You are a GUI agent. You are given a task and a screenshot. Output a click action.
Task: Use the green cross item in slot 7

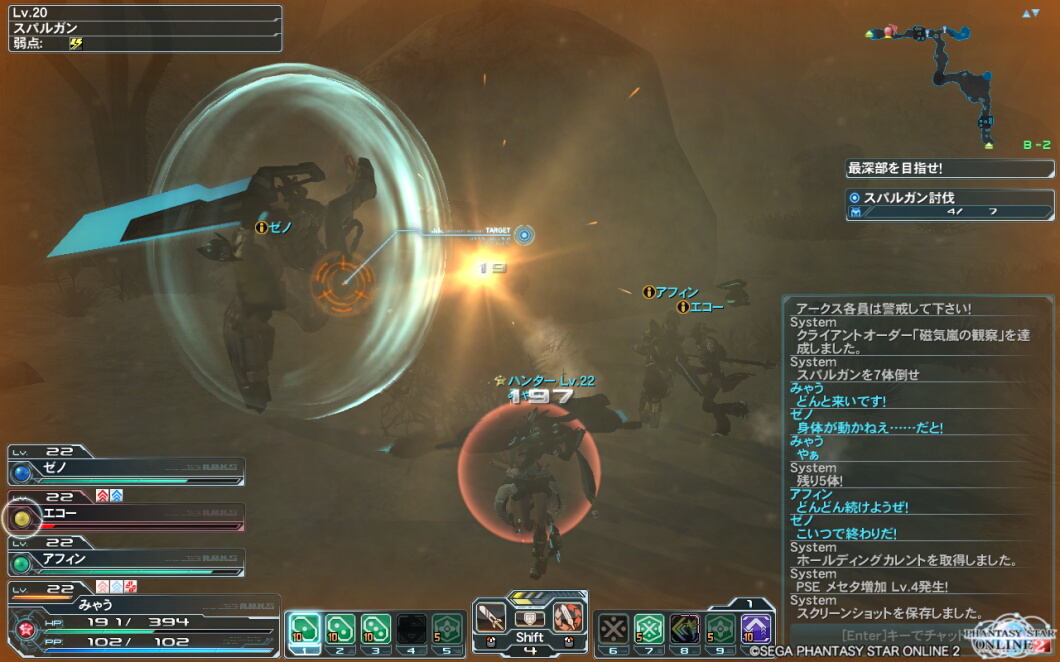tap(649, 628)
